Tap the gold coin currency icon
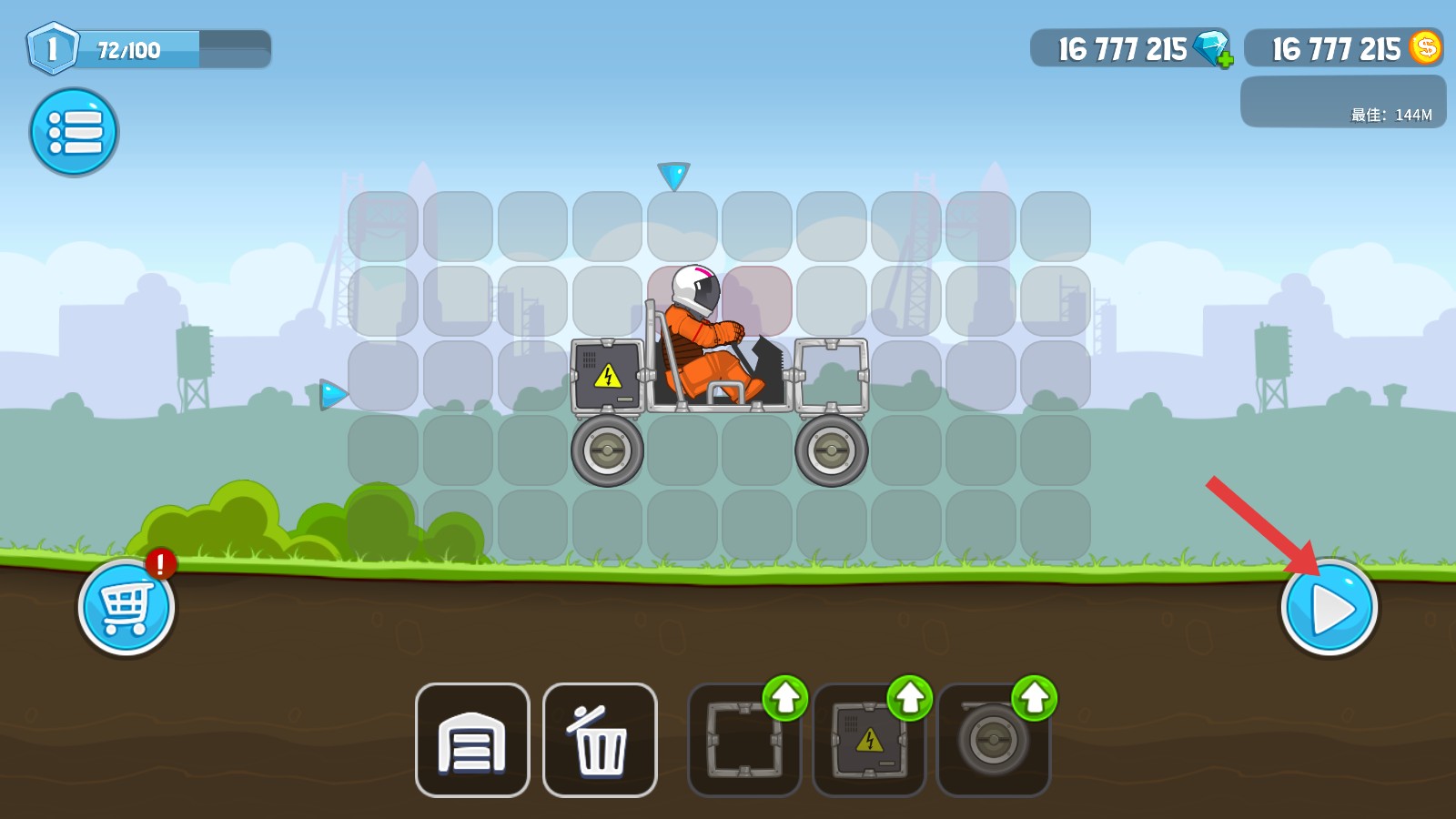 [1425, 47]
